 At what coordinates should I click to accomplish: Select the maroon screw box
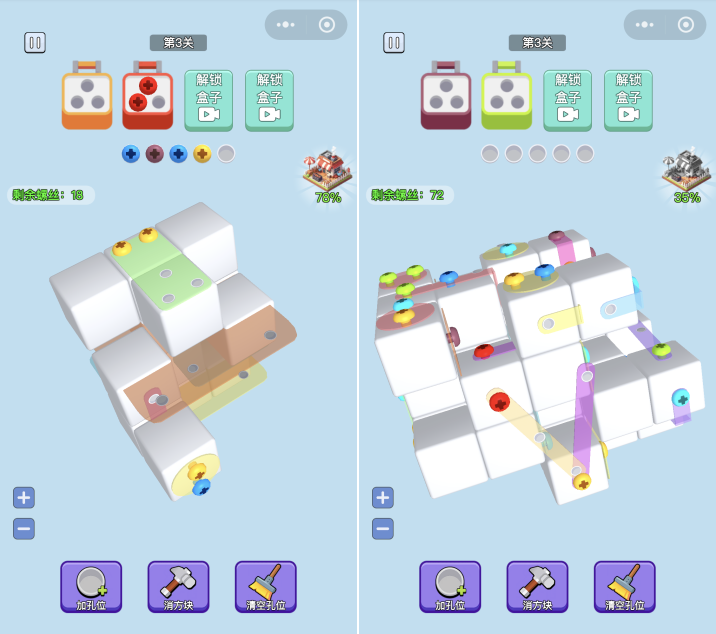[x=446, y=96]
